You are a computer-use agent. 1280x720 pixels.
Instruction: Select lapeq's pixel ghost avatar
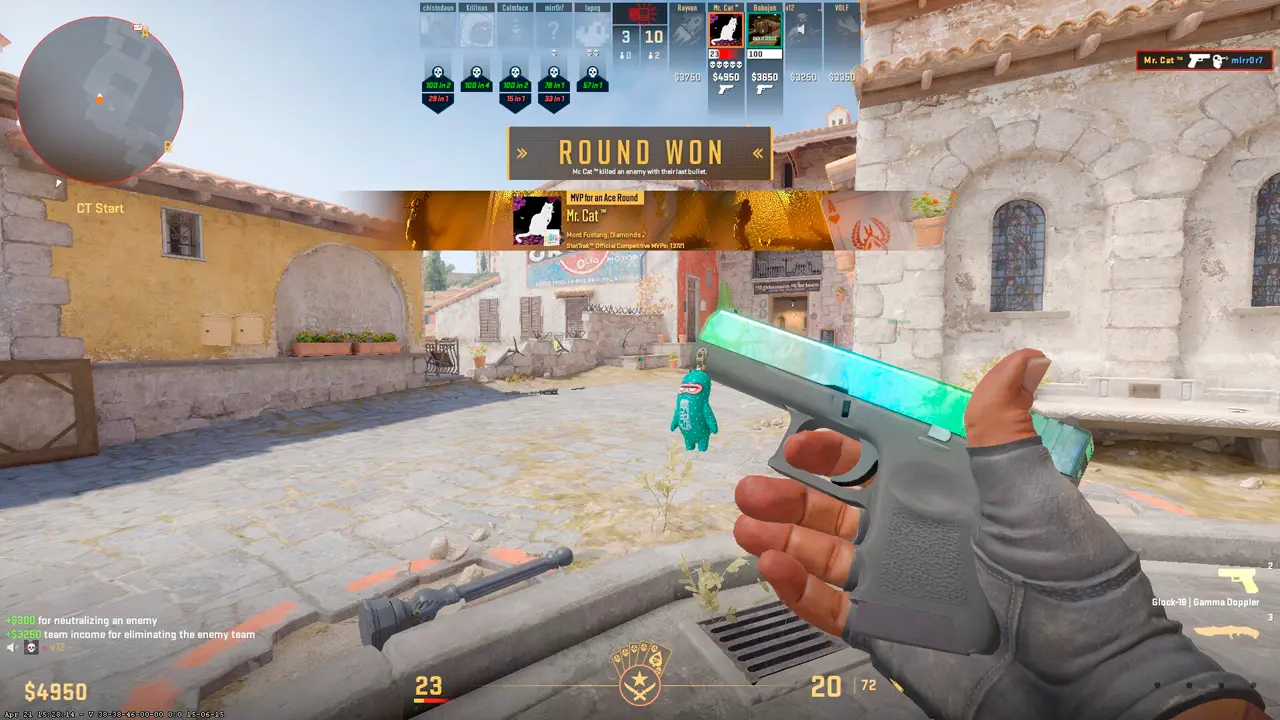pos(593,30)
